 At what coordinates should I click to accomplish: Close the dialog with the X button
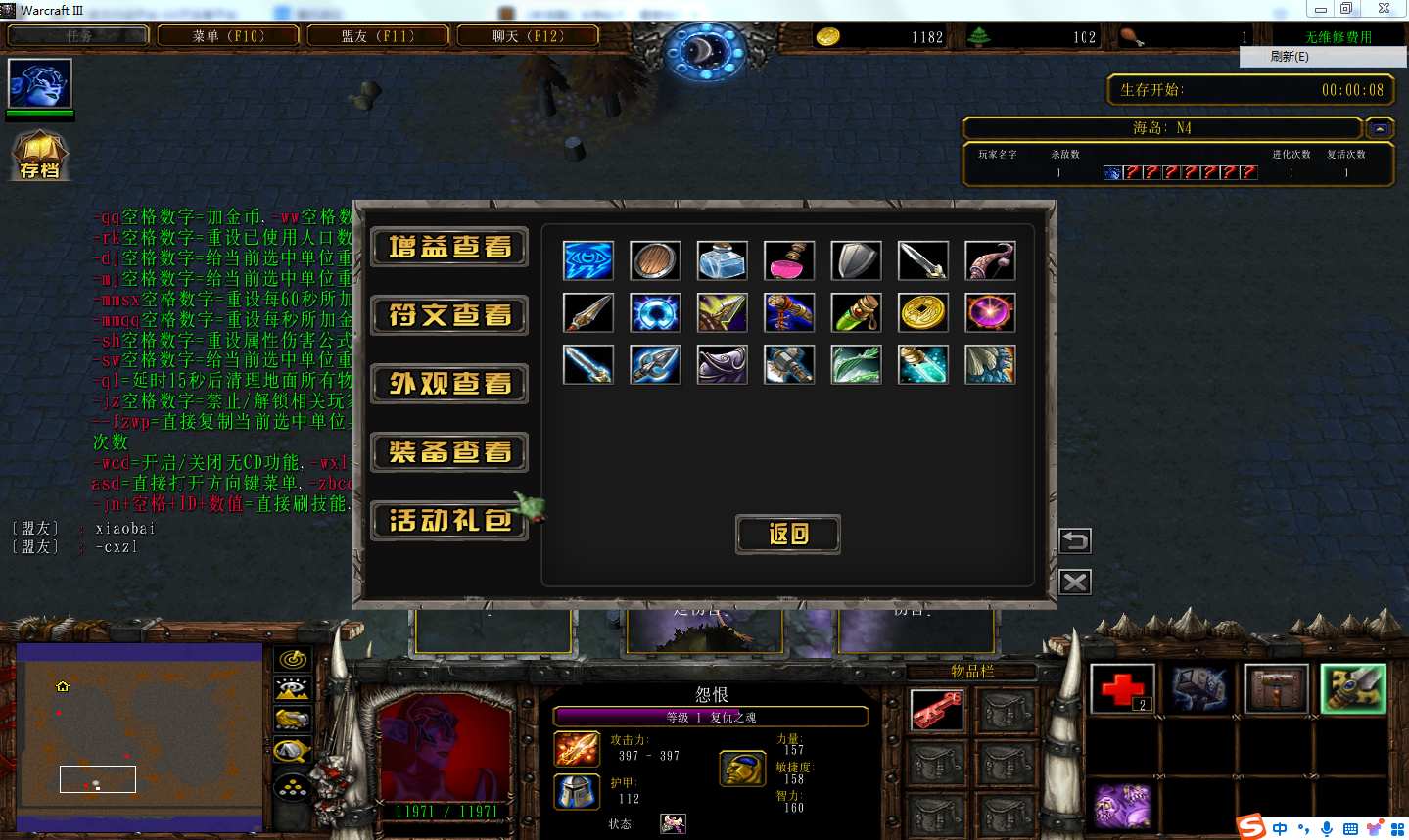click(x=1074, y=583)
